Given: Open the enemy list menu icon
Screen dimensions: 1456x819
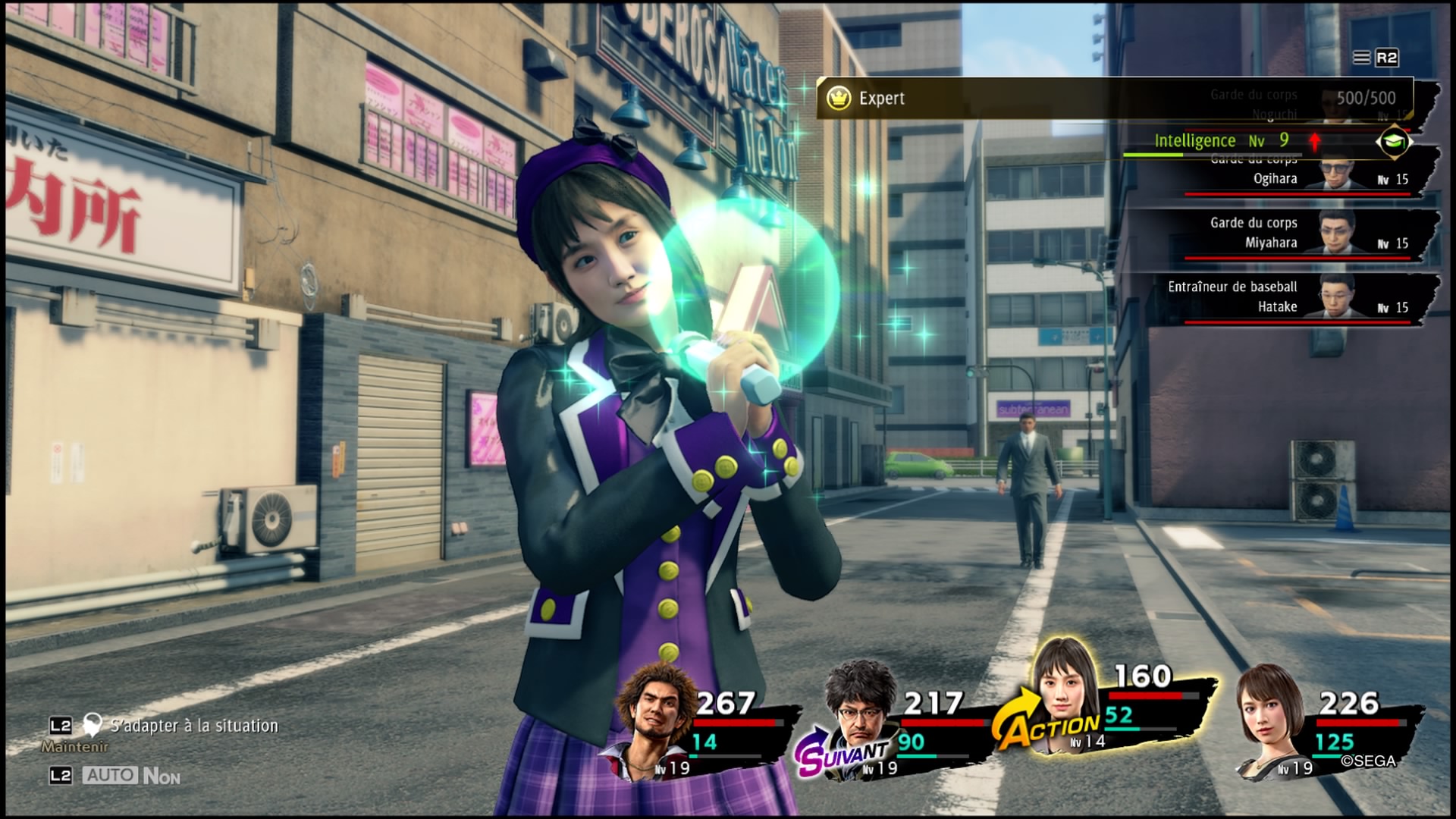Looking at the screenshot, I should pyautogui.click(x=1362, y=58).
